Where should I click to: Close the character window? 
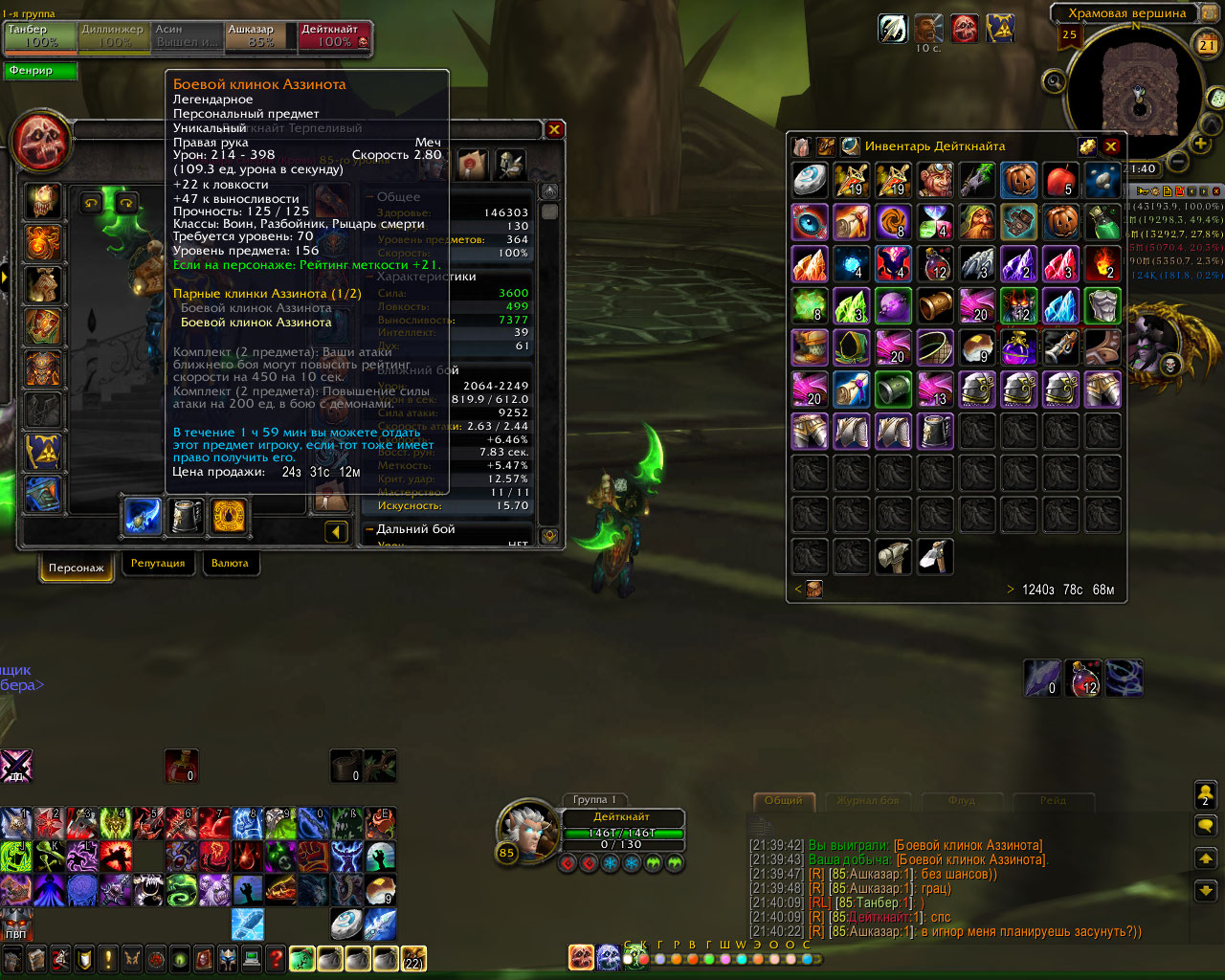coord(554,129)
